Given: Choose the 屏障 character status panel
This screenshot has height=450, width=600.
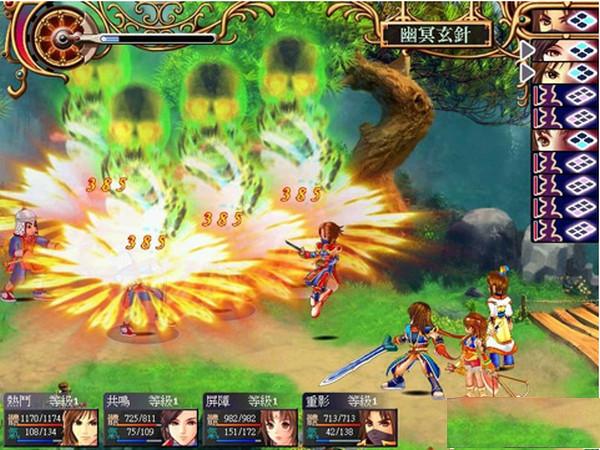Looking at the screenshot, I should click(x=248, y=419).
